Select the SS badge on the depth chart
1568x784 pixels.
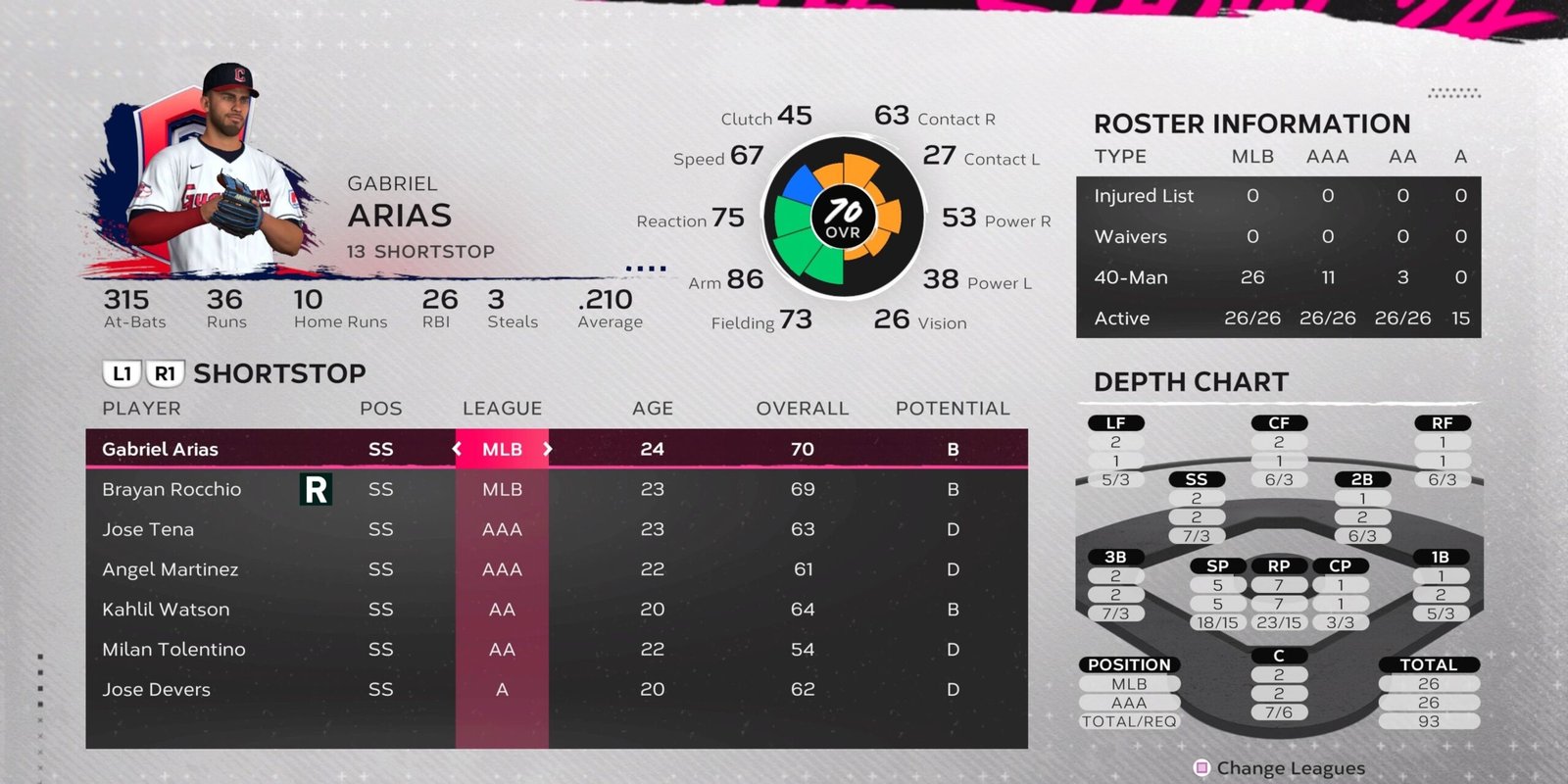coord(1200,480)
